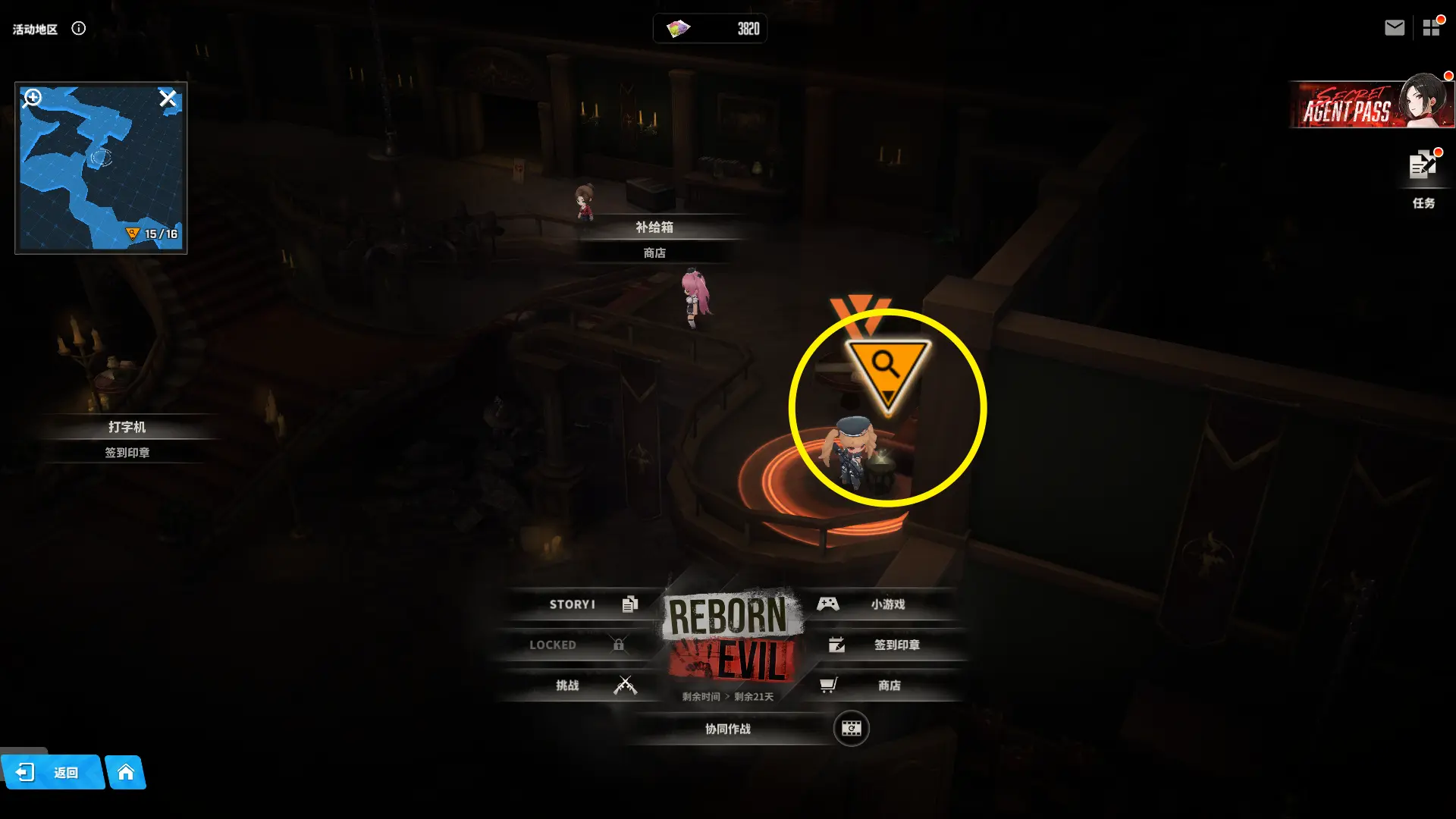Open 商店 shop with the cart icon
This screenshot has height=819, width=1456.
pos(880,686)
